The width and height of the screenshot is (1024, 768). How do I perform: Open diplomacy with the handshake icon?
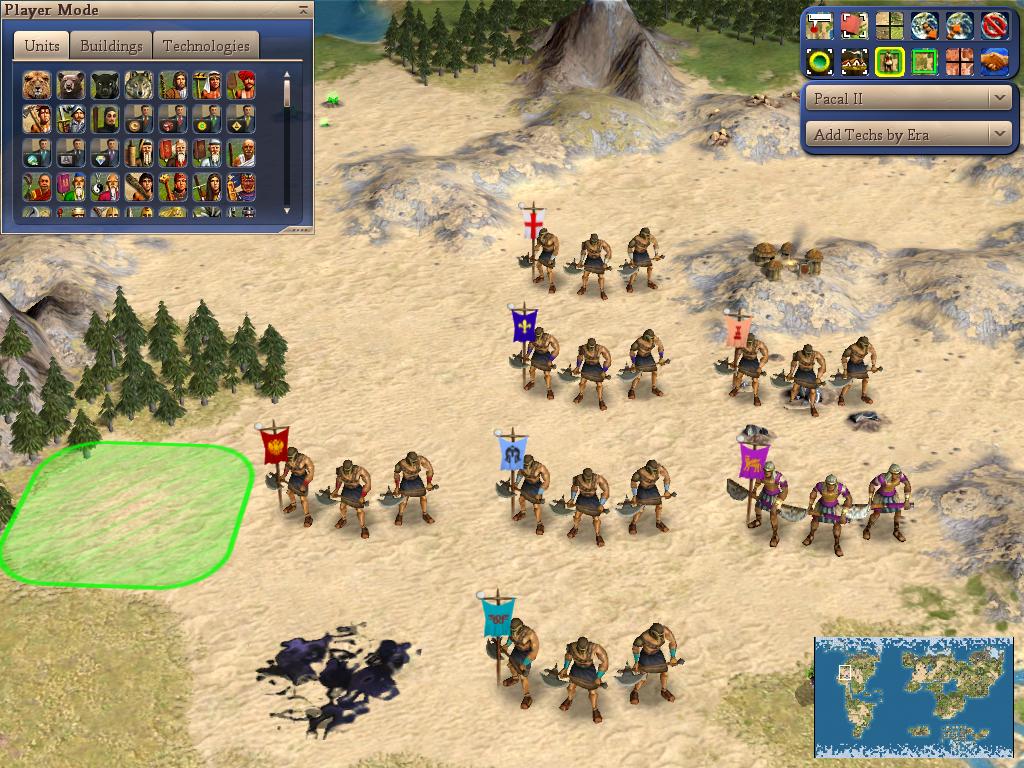993,61
